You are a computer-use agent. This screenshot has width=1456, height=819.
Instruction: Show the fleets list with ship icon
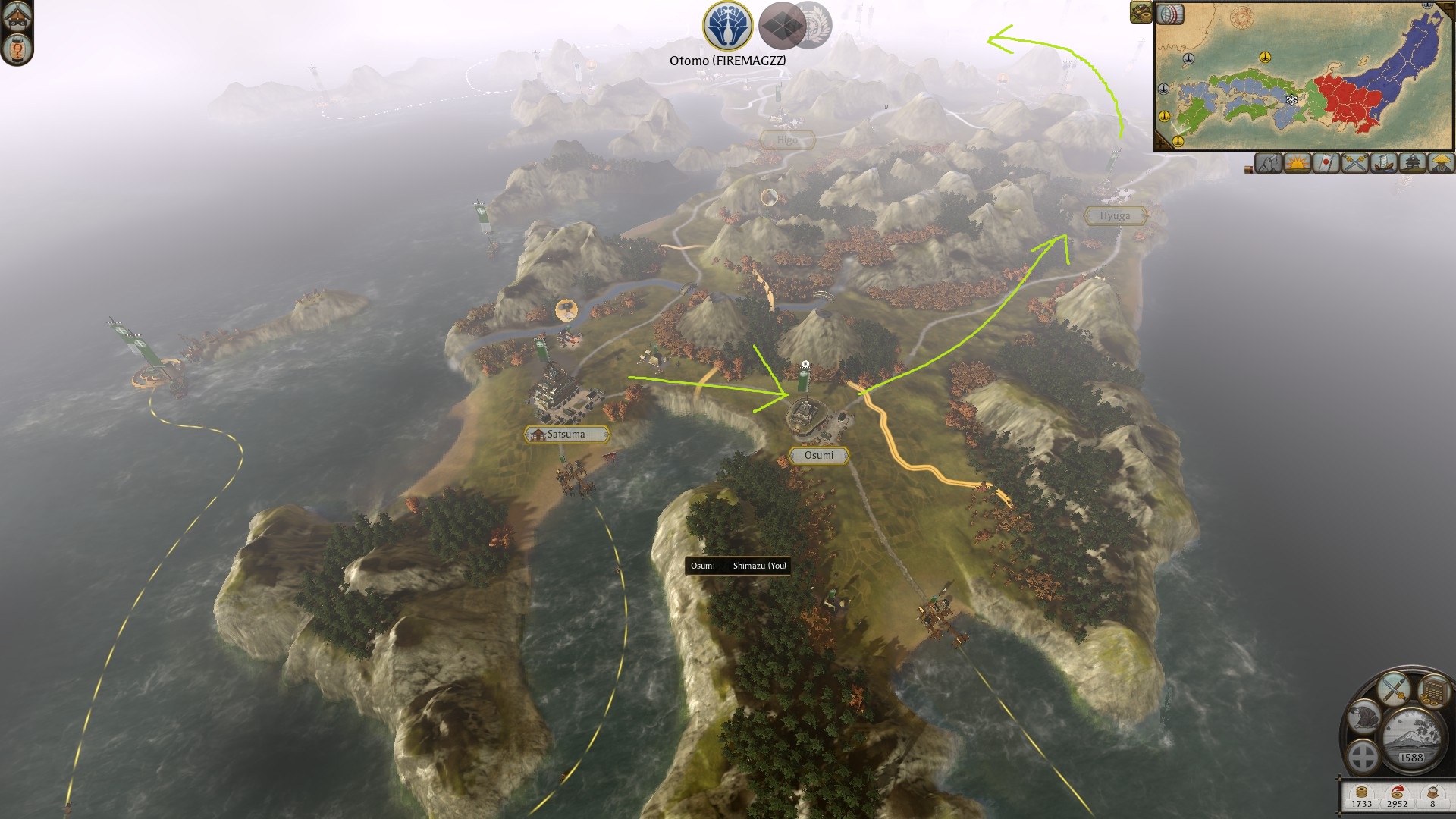click(x=1383, y=163)
